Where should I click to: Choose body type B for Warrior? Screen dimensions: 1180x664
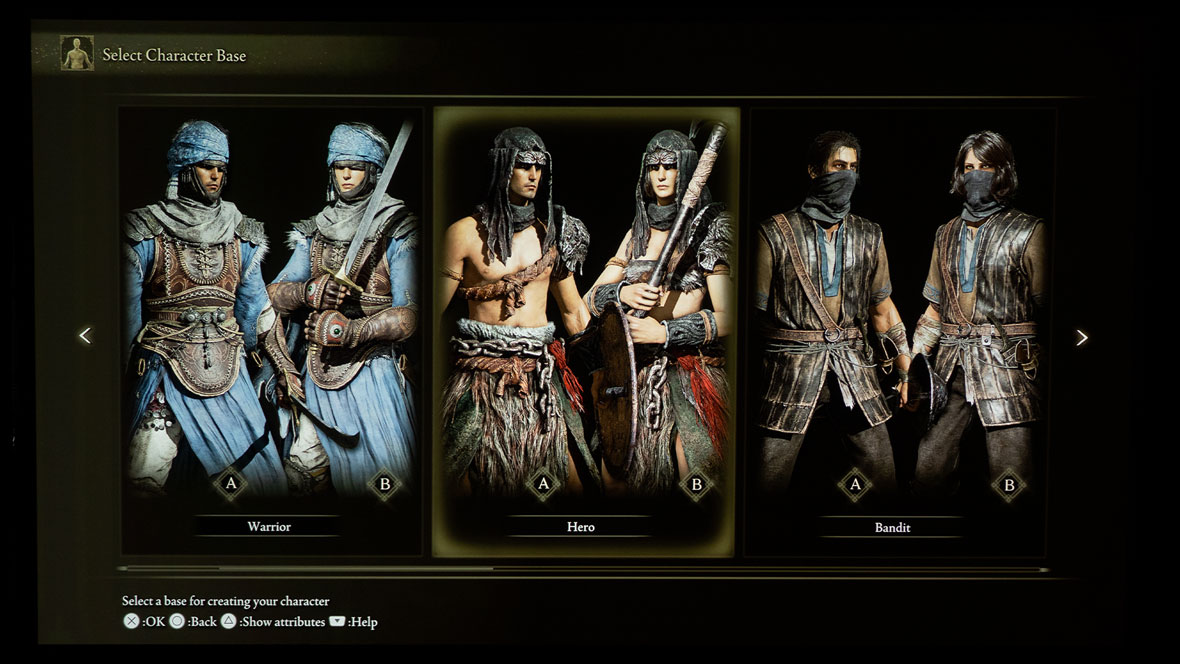(x=384, y=485)
